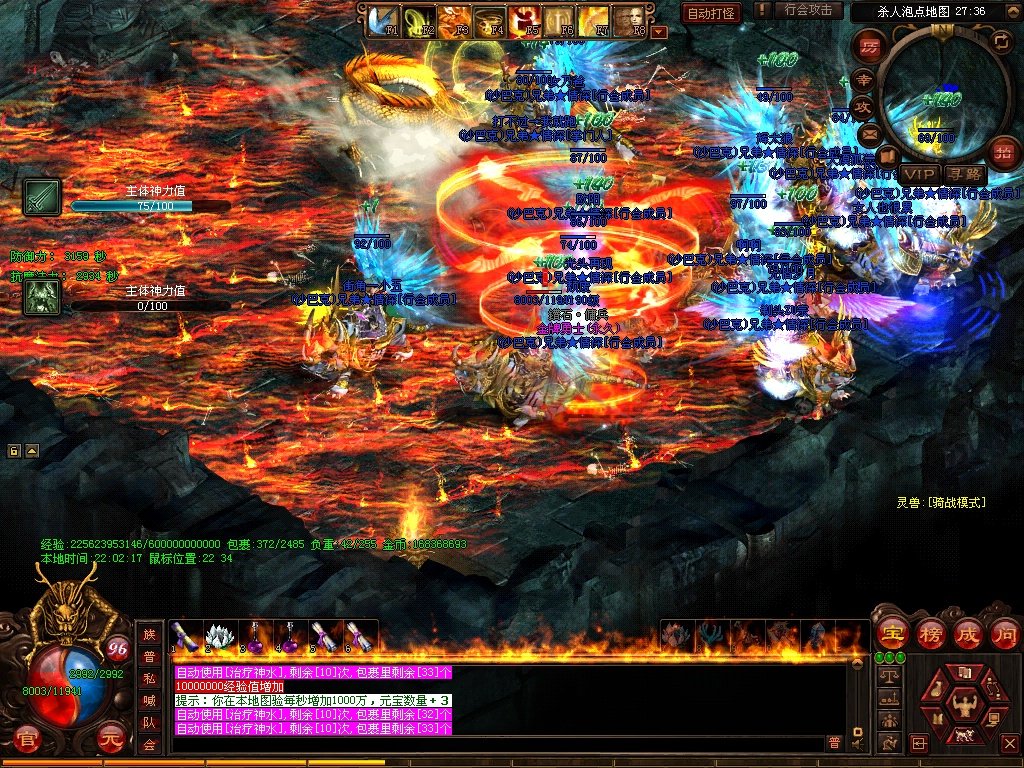This screenshot has width=1024, height=768.
Task: Toggle the 自动打怪 auto-fight button
Action: coord(711,13)
